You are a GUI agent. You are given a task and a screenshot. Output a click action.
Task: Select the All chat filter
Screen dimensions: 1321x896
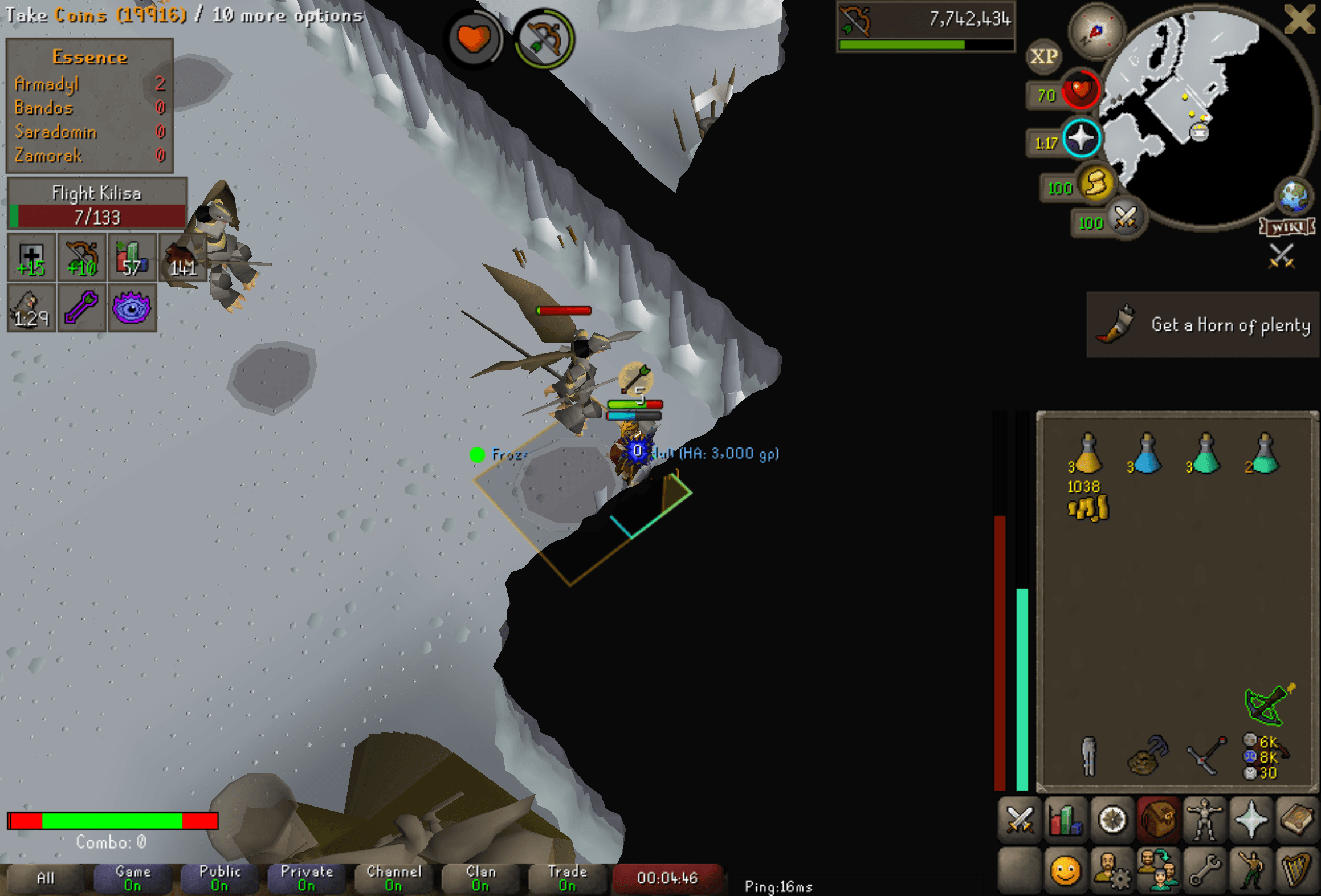46,878
